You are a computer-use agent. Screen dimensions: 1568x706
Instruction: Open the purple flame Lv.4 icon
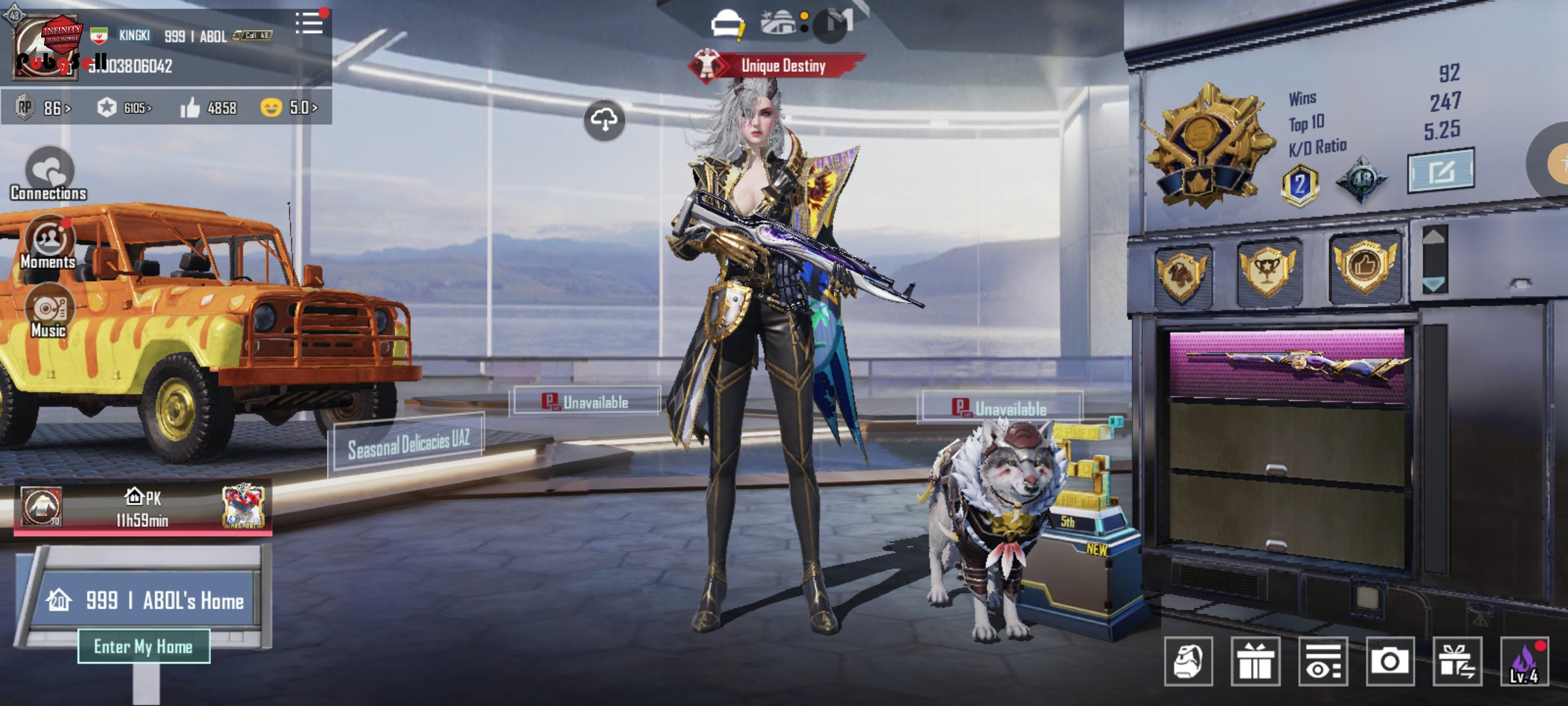(x=1524, y=662)
